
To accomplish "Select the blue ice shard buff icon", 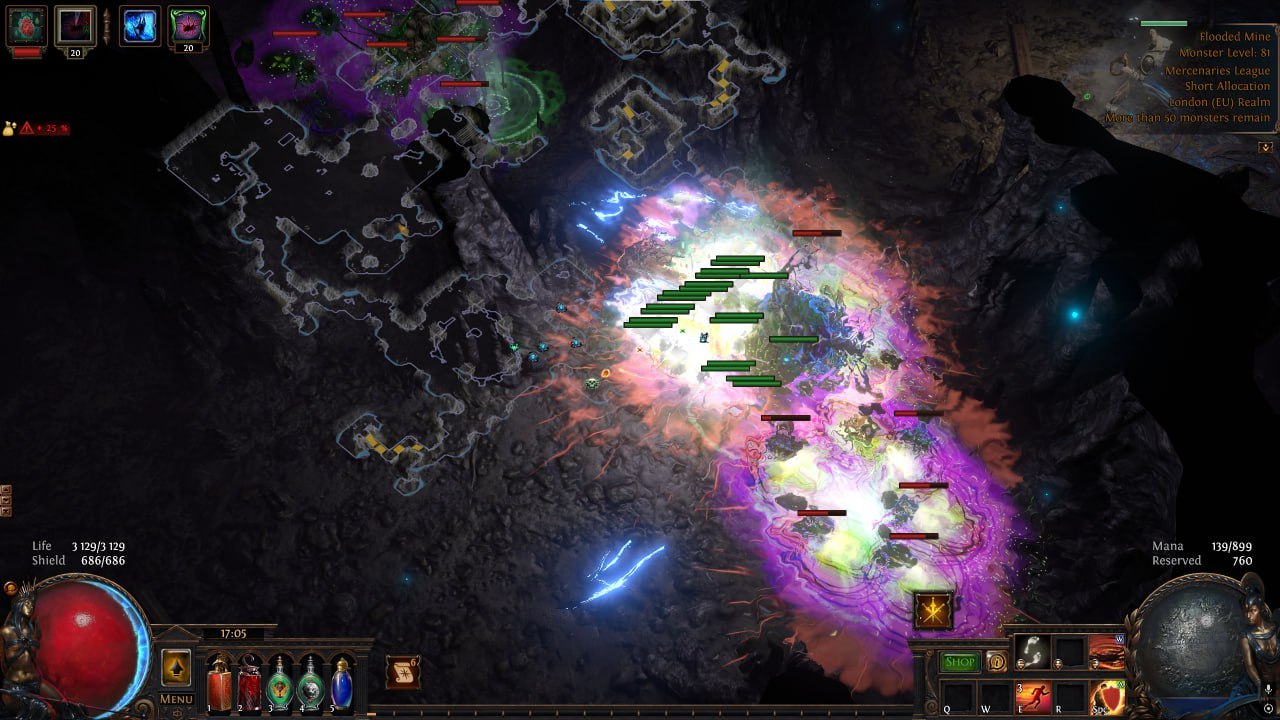I will (x=140, y=26).
